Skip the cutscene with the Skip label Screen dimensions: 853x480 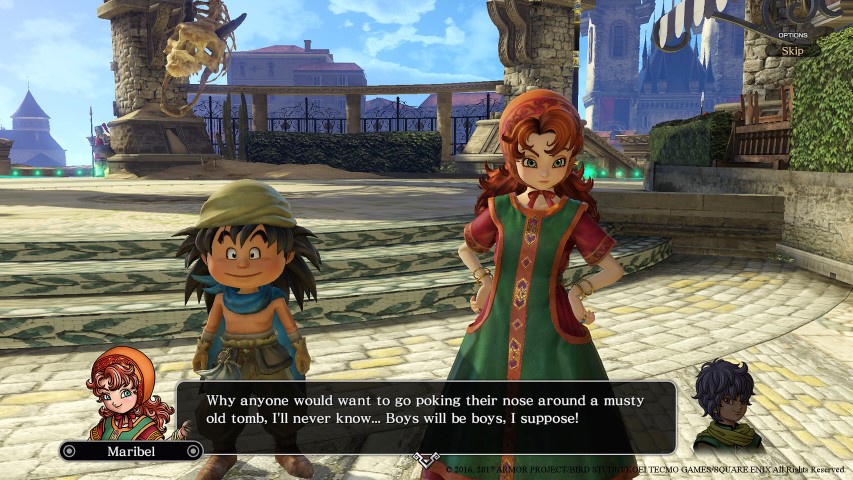792,50
